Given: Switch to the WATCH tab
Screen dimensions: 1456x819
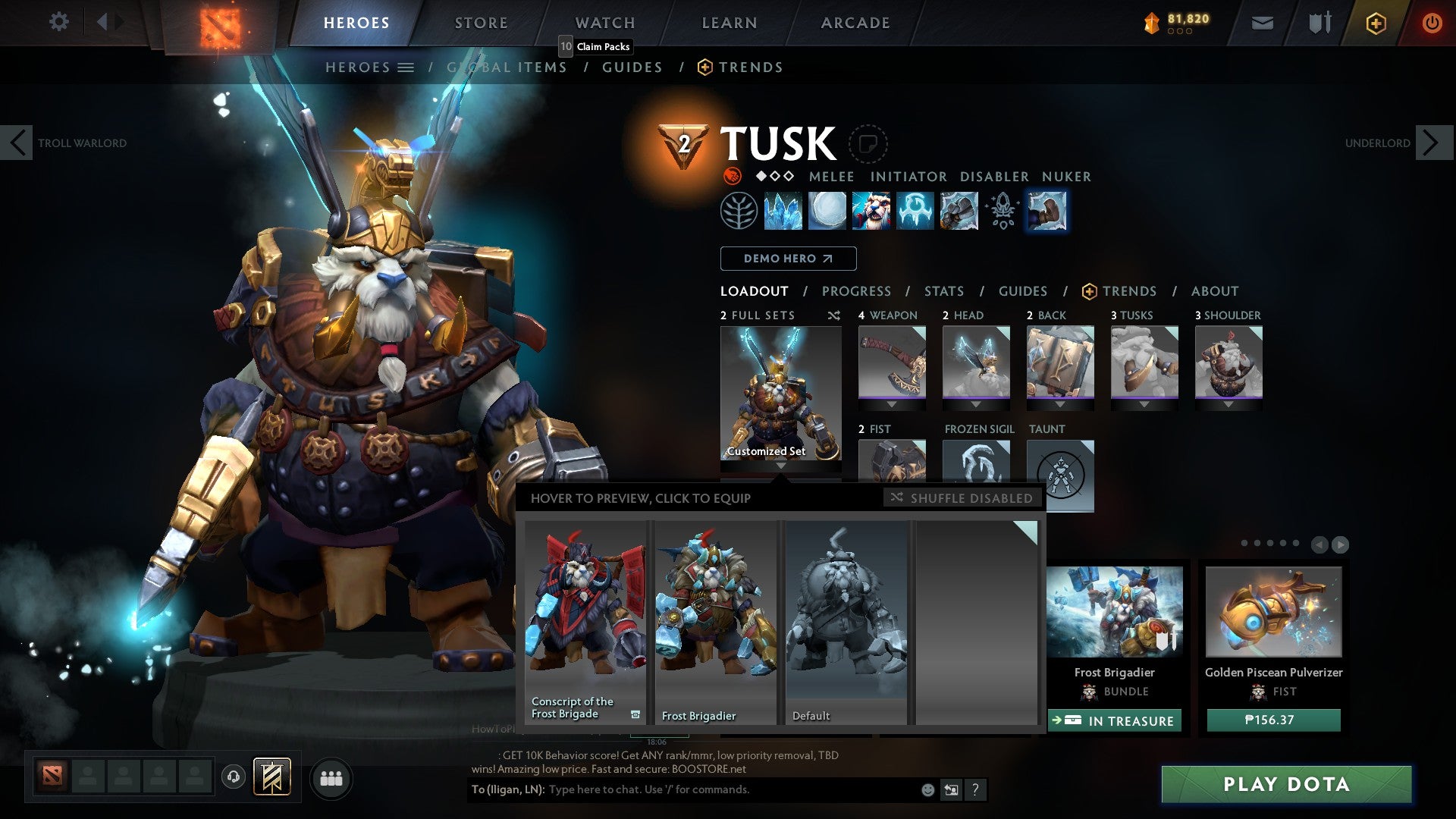Looking at the screenshot, I should pos(604,23).
